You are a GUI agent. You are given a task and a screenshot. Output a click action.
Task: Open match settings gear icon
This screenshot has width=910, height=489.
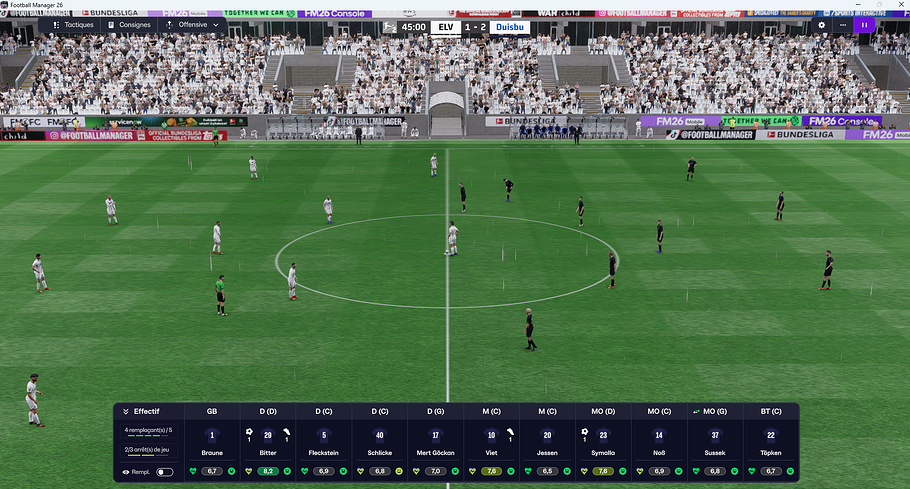pos(822,24)
